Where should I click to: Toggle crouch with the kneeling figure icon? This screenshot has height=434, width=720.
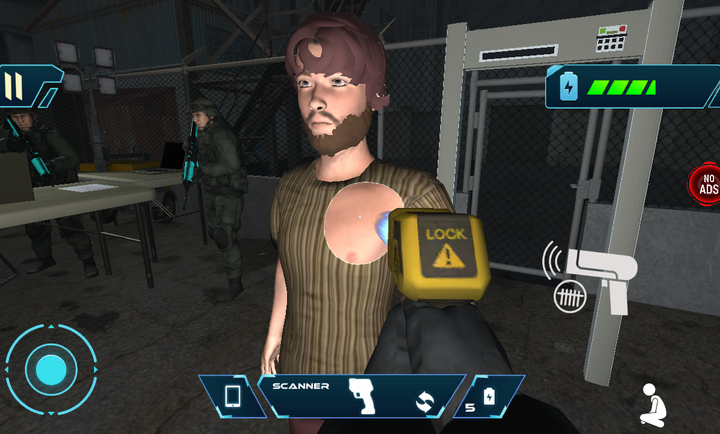click(x=654, y=404)
